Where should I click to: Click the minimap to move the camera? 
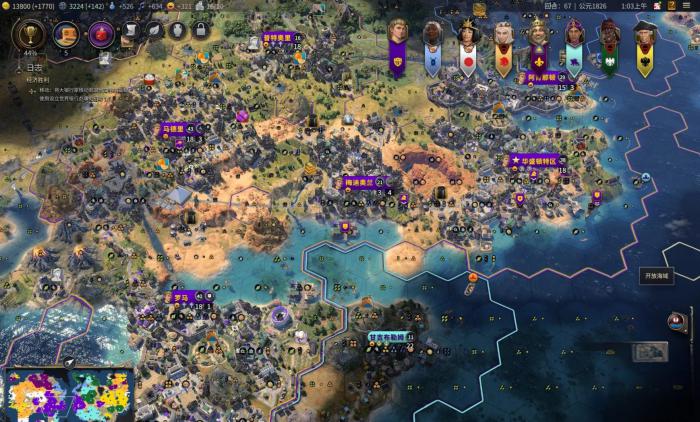(70, 395)
